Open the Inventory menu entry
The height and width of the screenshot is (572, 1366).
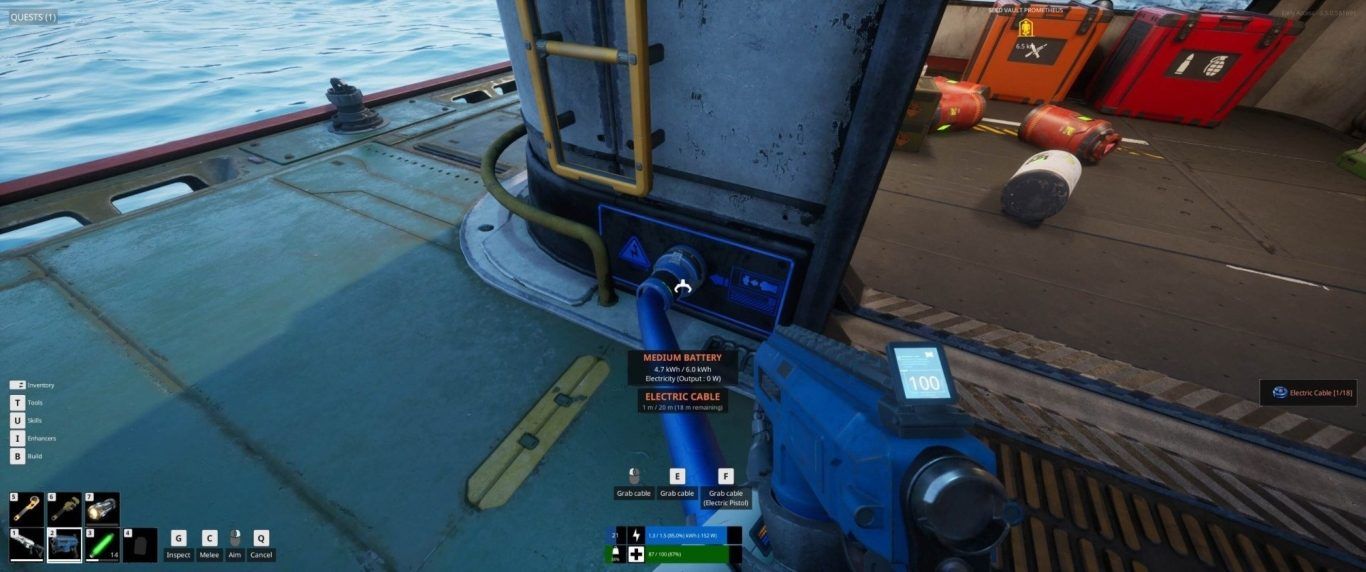[40, 385]
